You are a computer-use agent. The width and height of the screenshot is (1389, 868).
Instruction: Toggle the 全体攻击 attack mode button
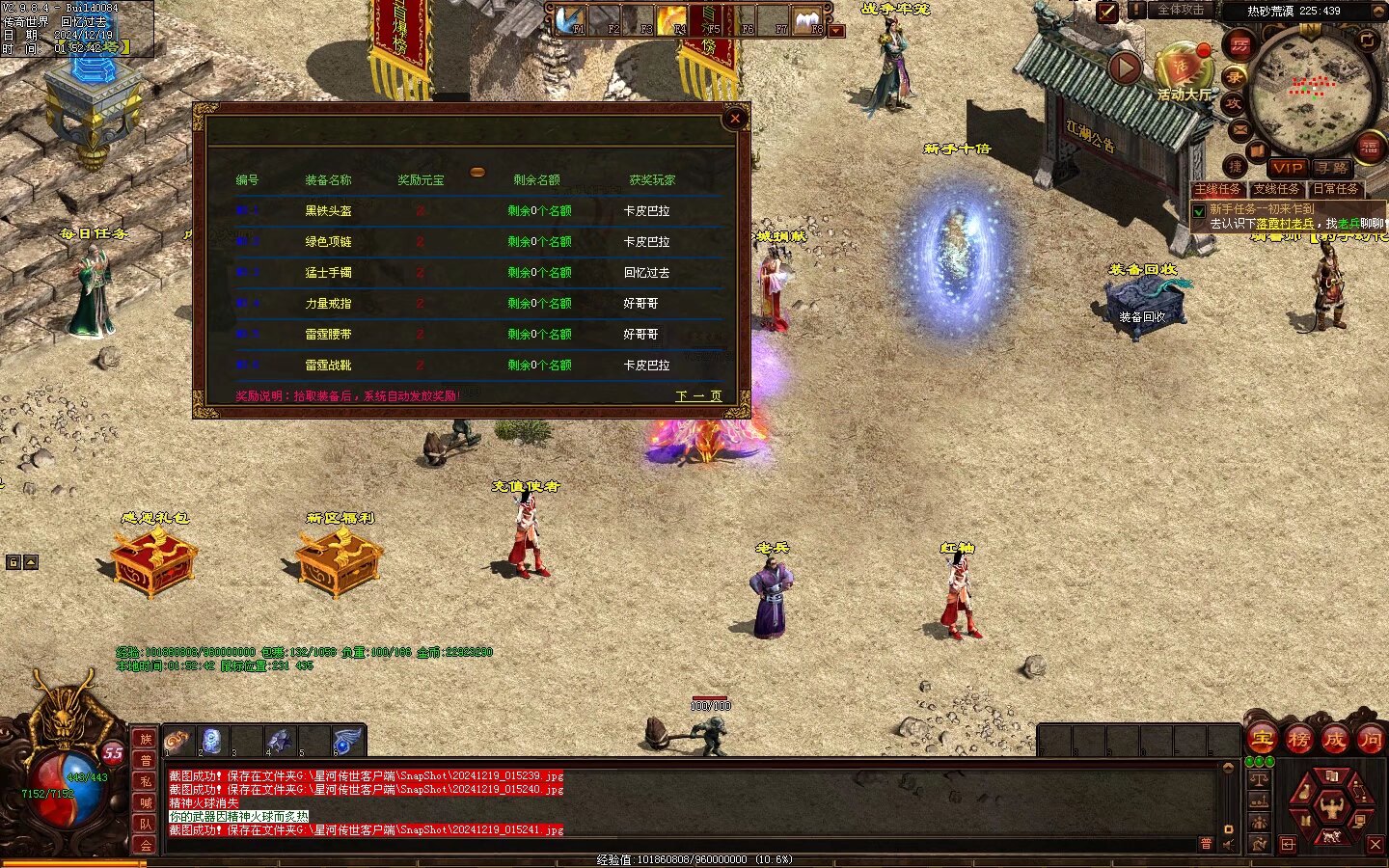1182,10
